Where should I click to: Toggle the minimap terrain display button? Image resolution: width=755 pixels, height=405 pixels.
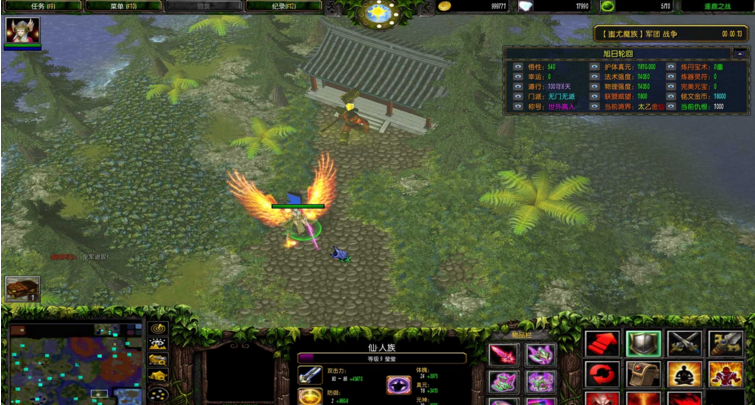pyautogui.click(x=158, y=344)
